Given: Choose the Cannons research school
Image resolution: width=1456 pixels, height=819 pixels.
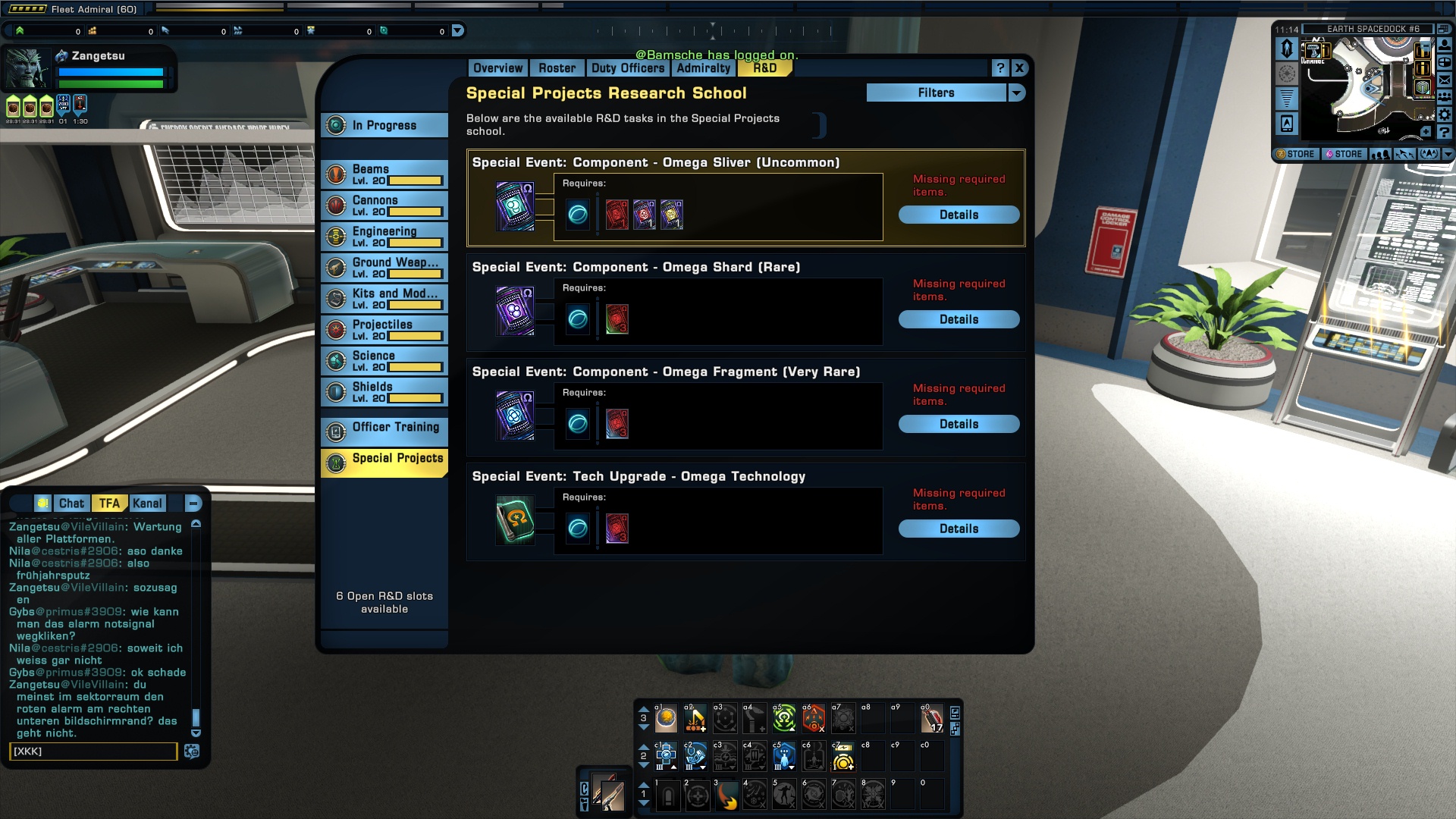Looking at the screenshot, I should (x=384, y=206).
